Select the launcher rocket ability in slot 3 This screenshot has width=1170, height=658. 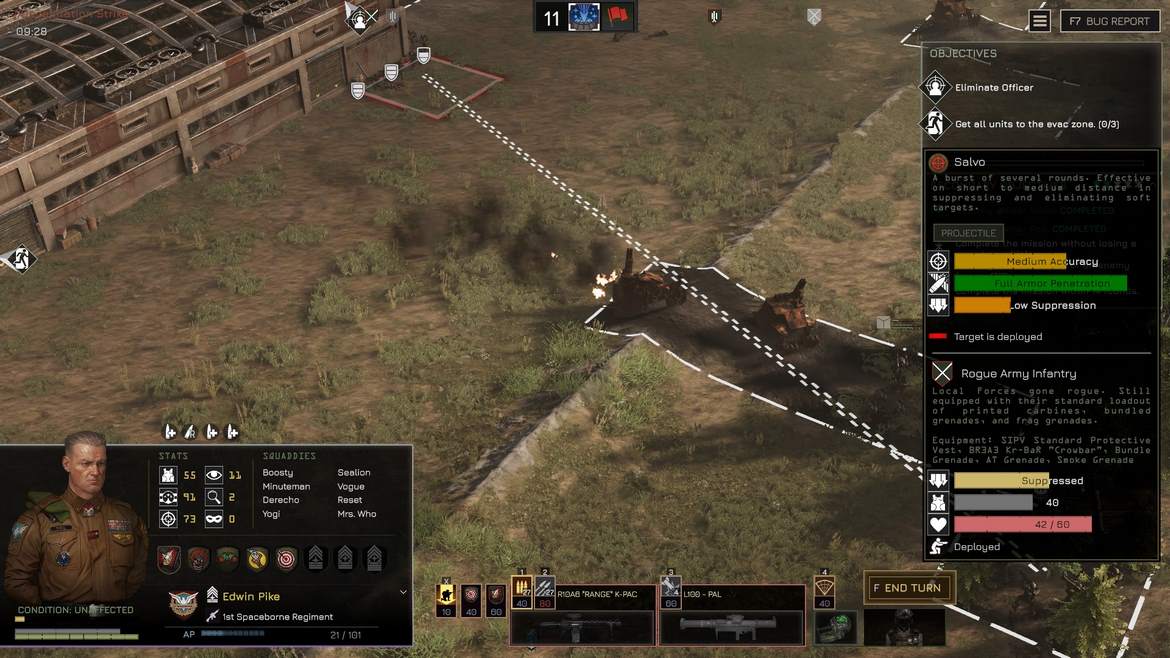tap(671, 591)
